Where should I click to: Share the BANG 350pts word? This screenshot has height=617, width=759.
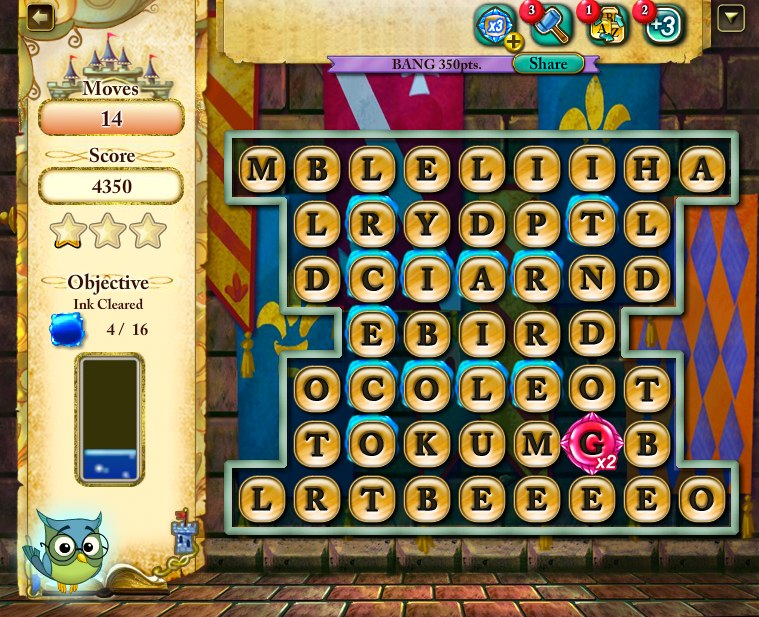tap(548, 64)
